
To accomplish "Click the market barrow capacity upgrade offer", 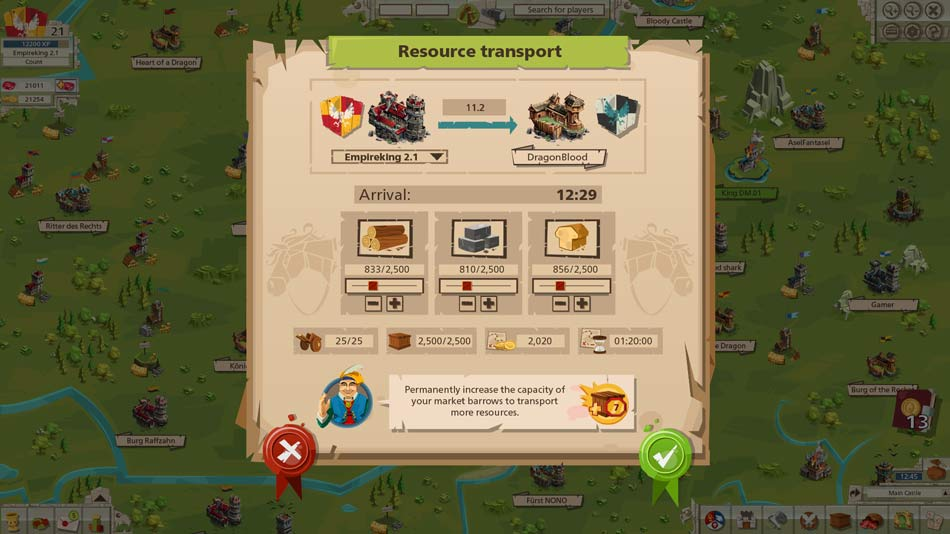I will (510, 400).
